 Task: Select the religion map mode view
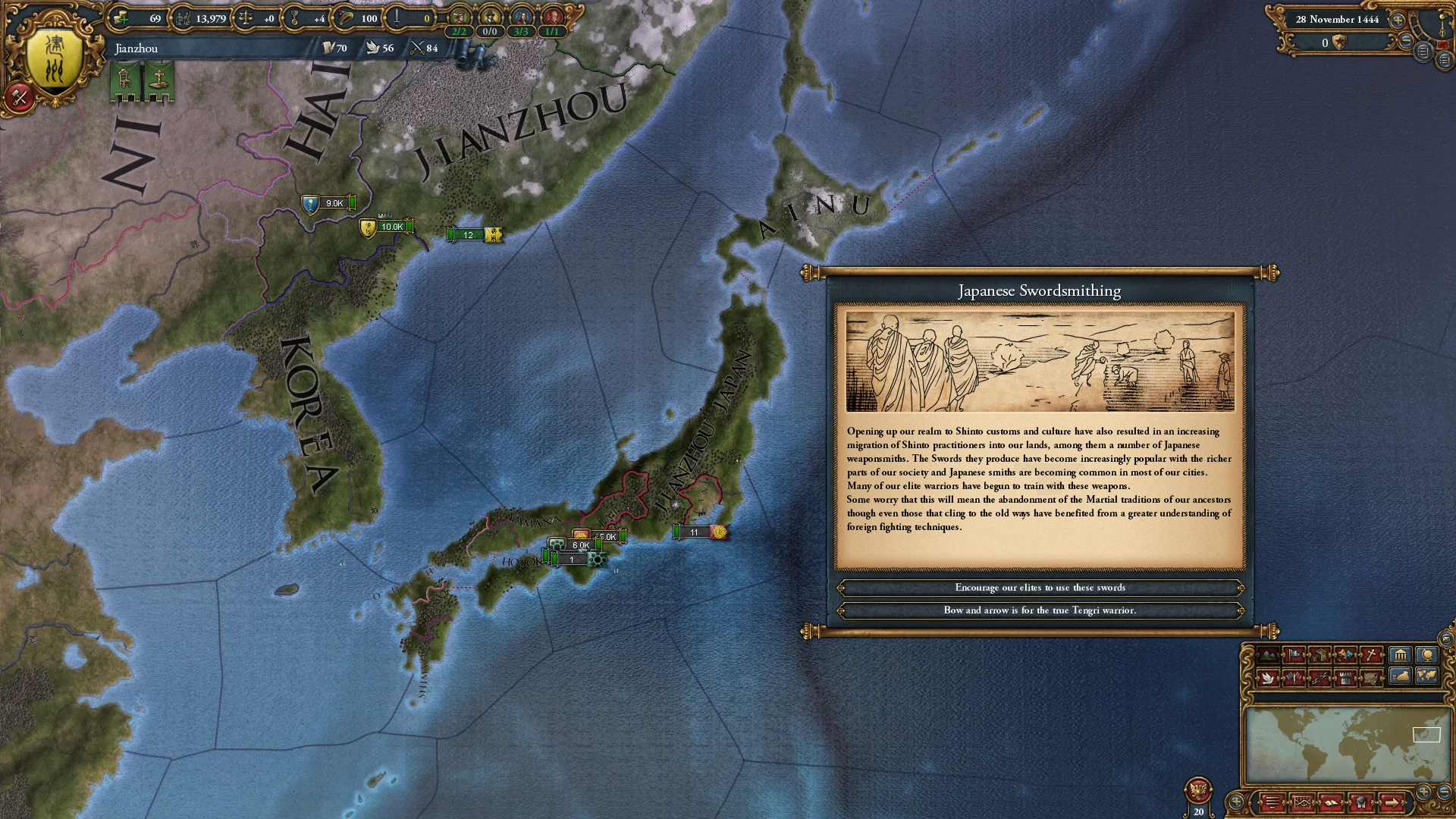[x=1372, y=654]
